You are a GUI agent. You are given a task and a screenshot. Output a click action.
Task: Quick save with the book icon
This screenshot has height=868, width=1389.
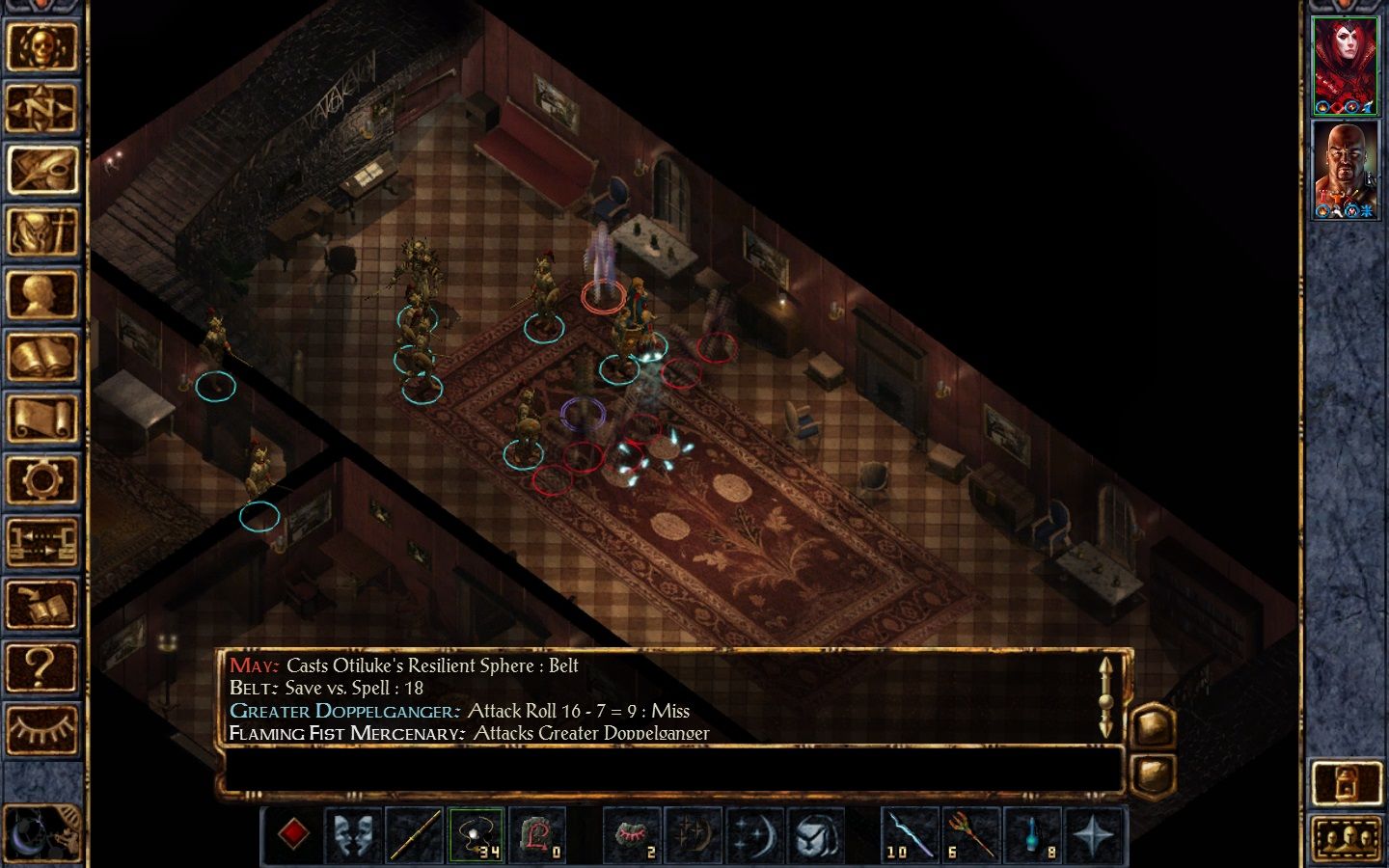tap(41, 606)
